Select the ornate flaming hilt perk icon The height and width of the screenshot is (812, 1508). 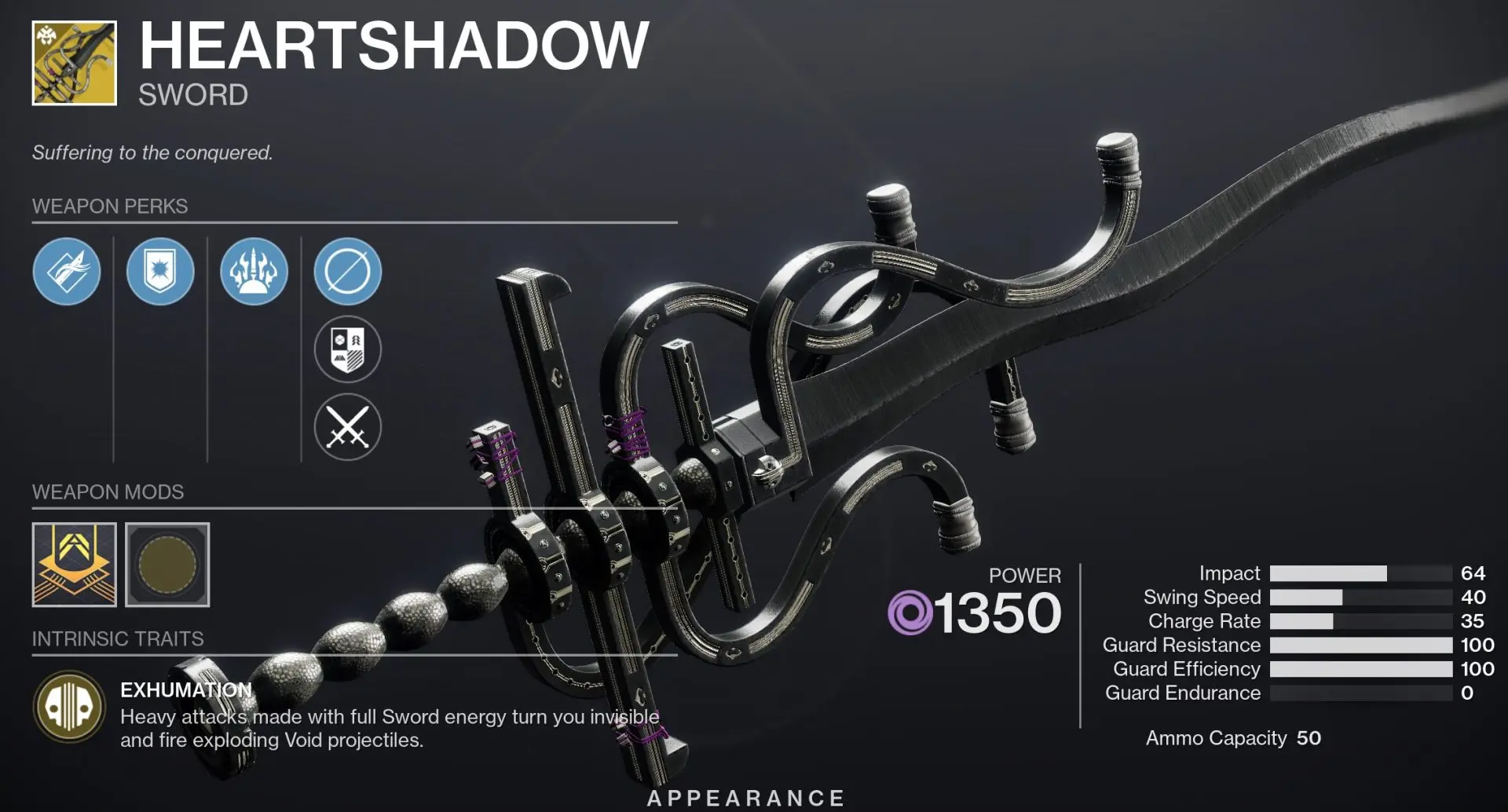click(x=254, y=271)
